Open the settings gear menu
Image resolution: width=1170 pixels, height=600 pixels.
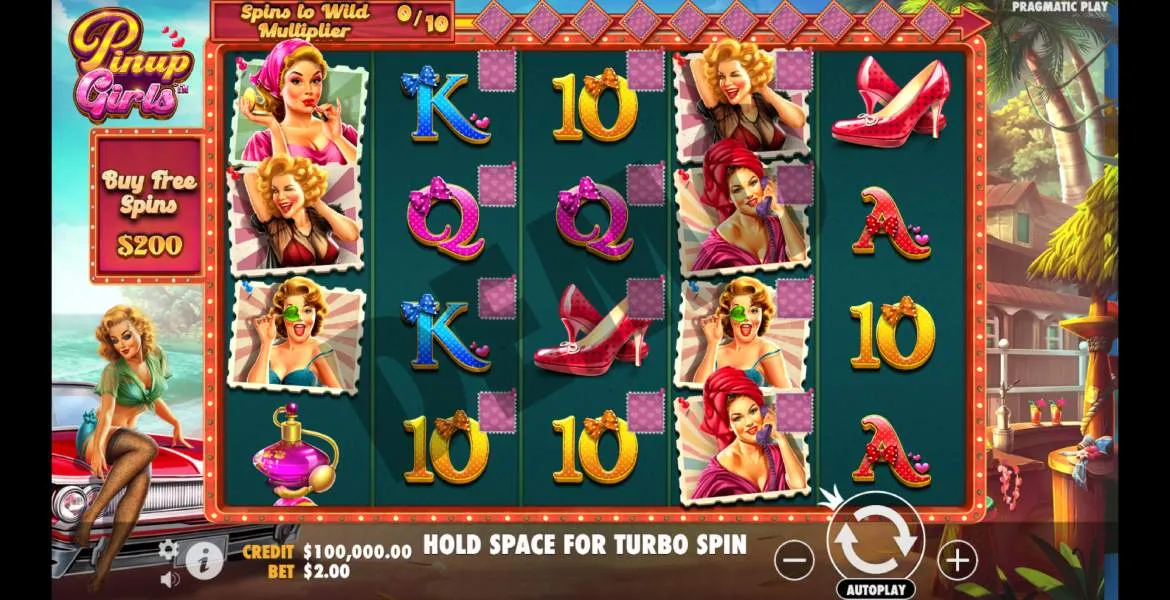point(169,549)
